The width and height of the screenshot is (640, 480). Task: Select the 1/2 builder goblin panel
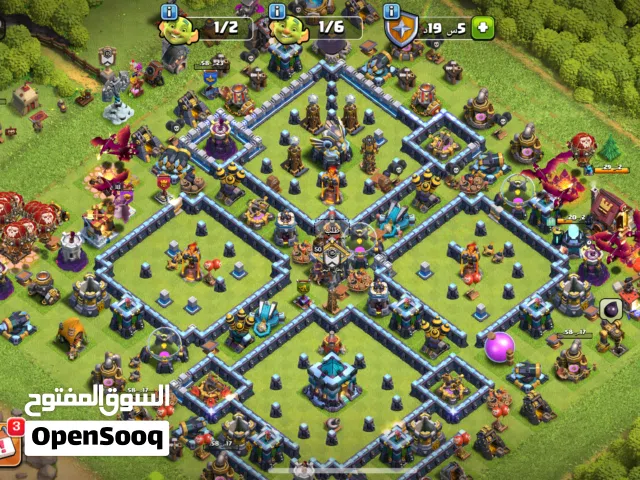pos(216,29)
